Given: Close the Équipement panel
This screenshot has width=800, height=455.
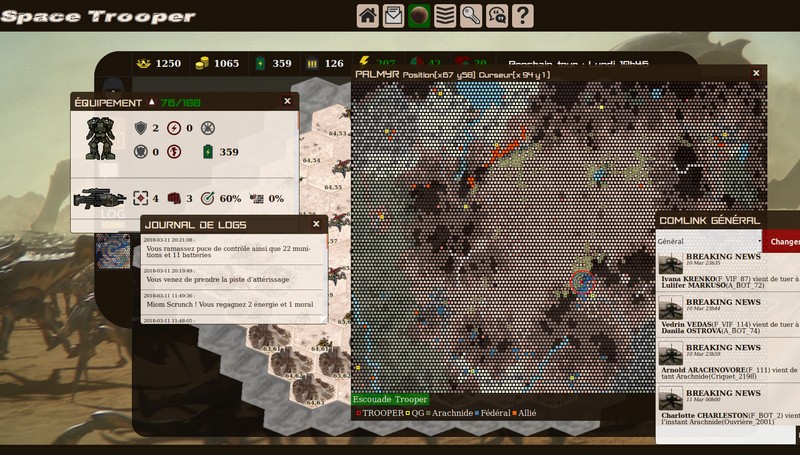Looking at the screenshot, I should [x=288, y=101].
